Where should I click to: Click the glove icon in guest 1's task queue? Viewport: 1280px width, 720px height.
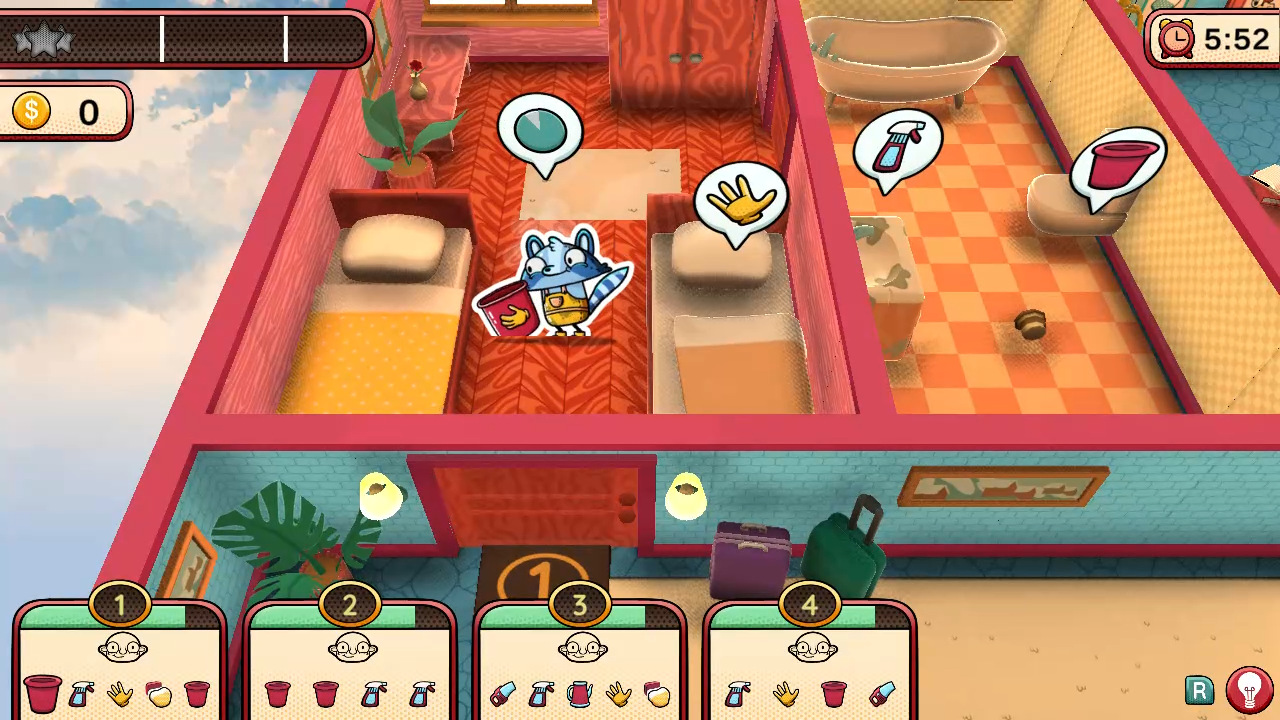click(x=119, y=695)
